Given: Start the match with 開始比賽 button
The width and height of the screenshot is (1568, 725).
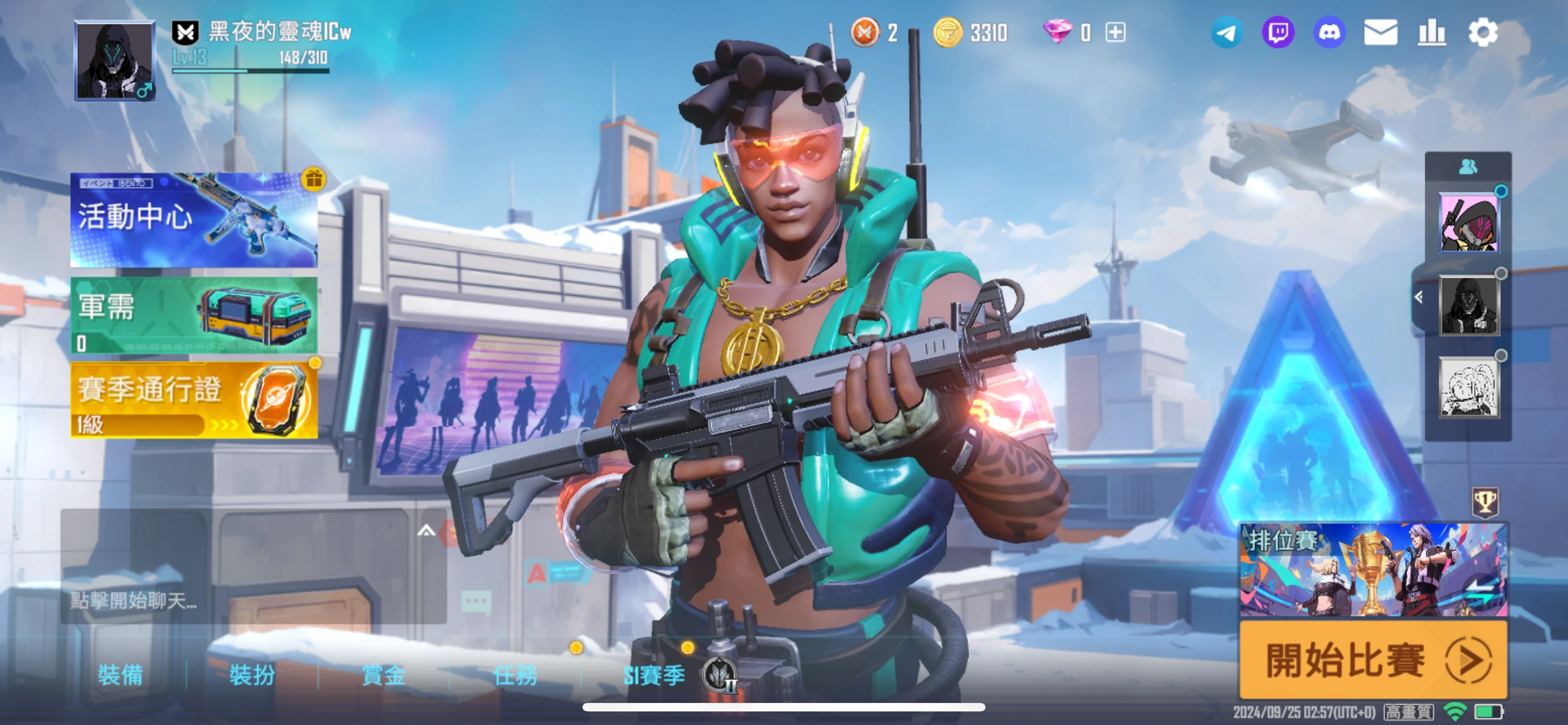Looking at the screenshot, I should click(x=1373, y=660).
